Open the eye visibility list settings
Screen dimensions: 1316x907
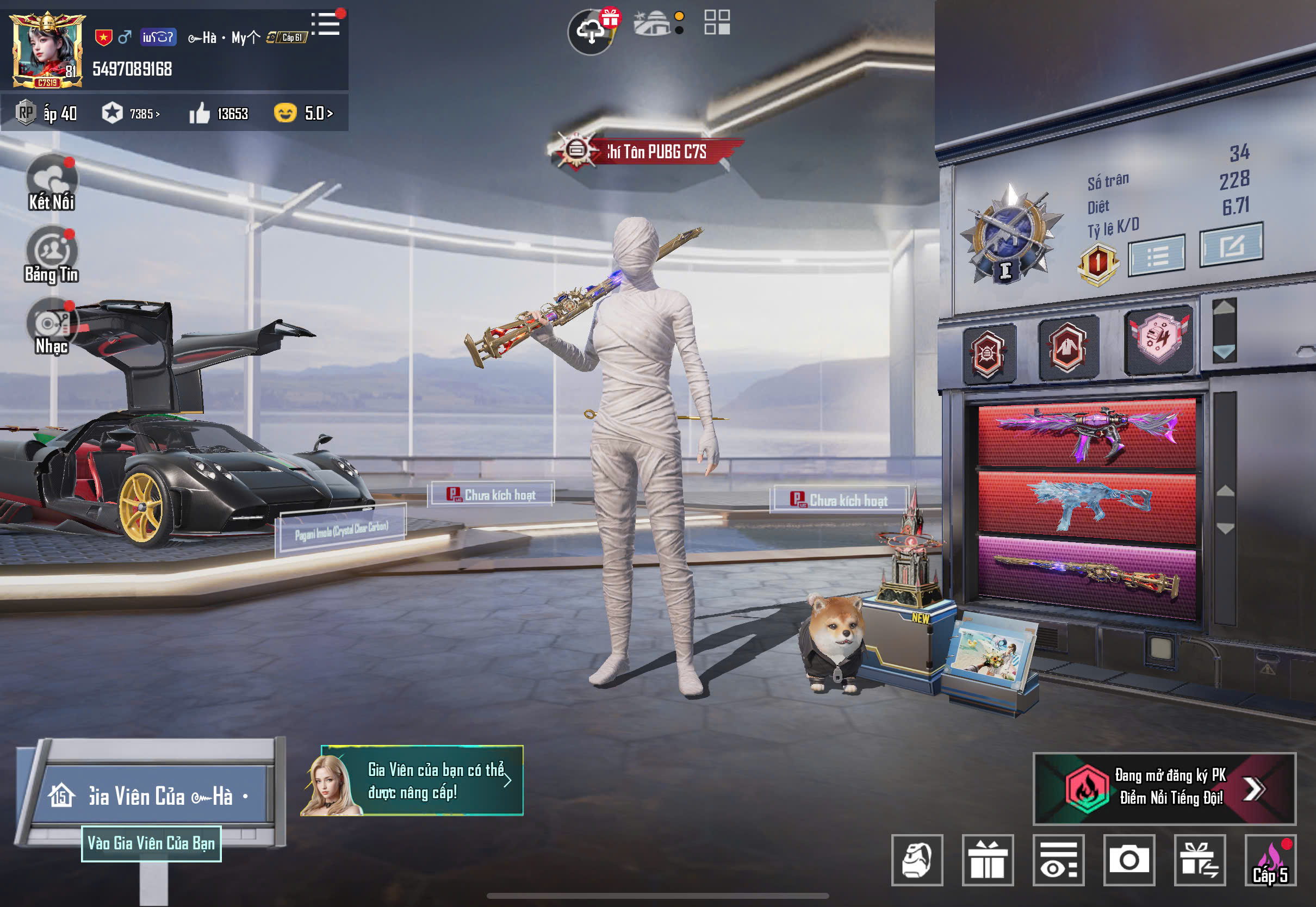point(1058,860)
